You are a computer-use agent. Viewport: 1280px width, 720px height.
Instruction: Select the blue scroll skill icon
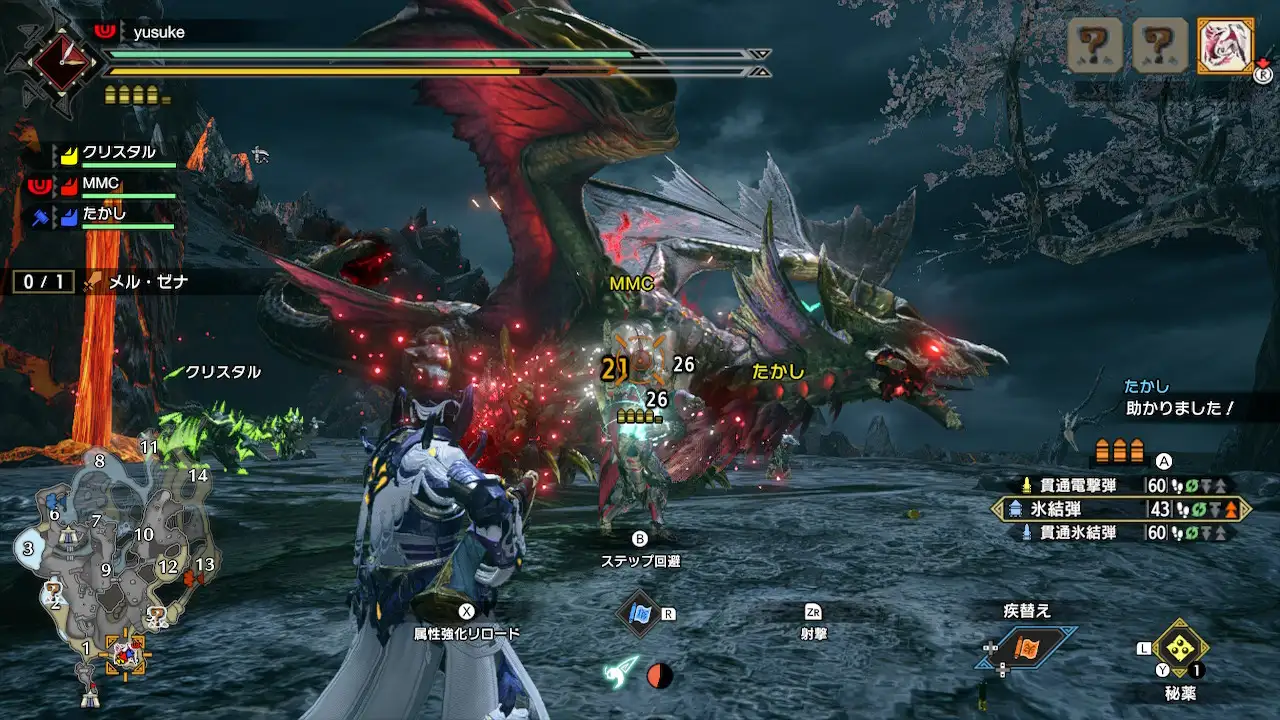coord(639,614)
